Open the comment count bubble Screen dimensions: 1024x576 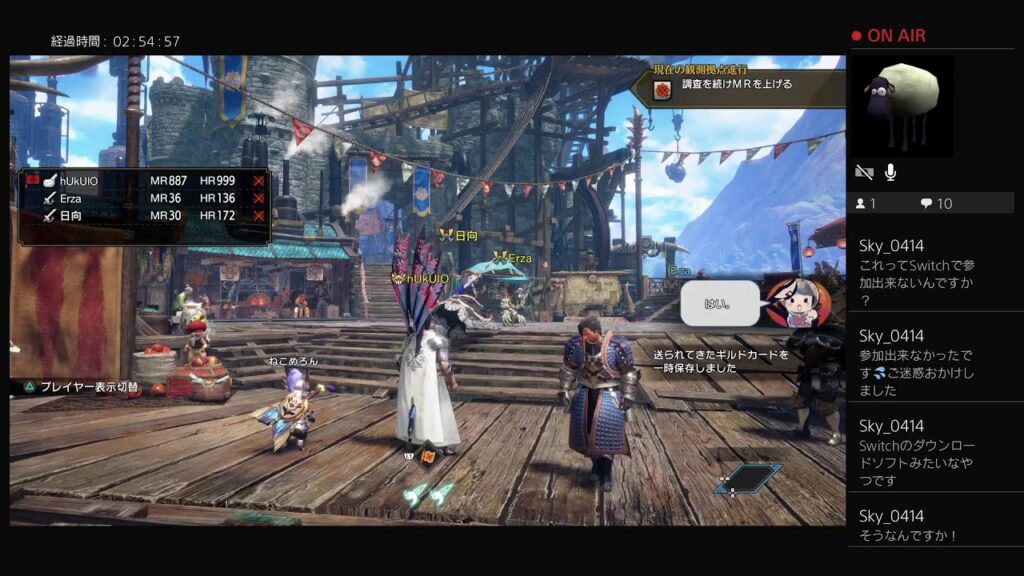click(936, 204)
